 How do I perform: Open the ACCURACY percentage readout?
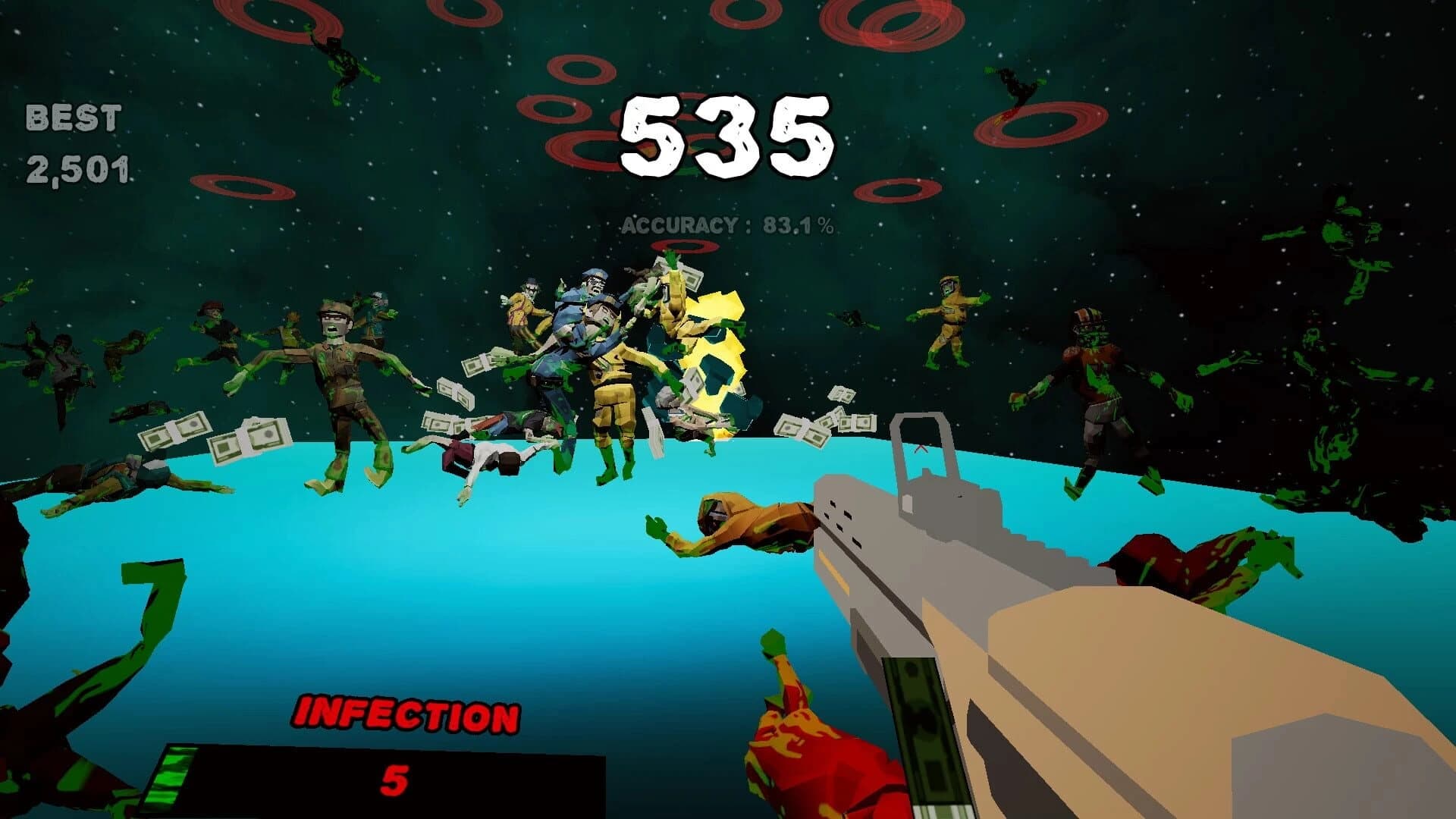[728, 224]
